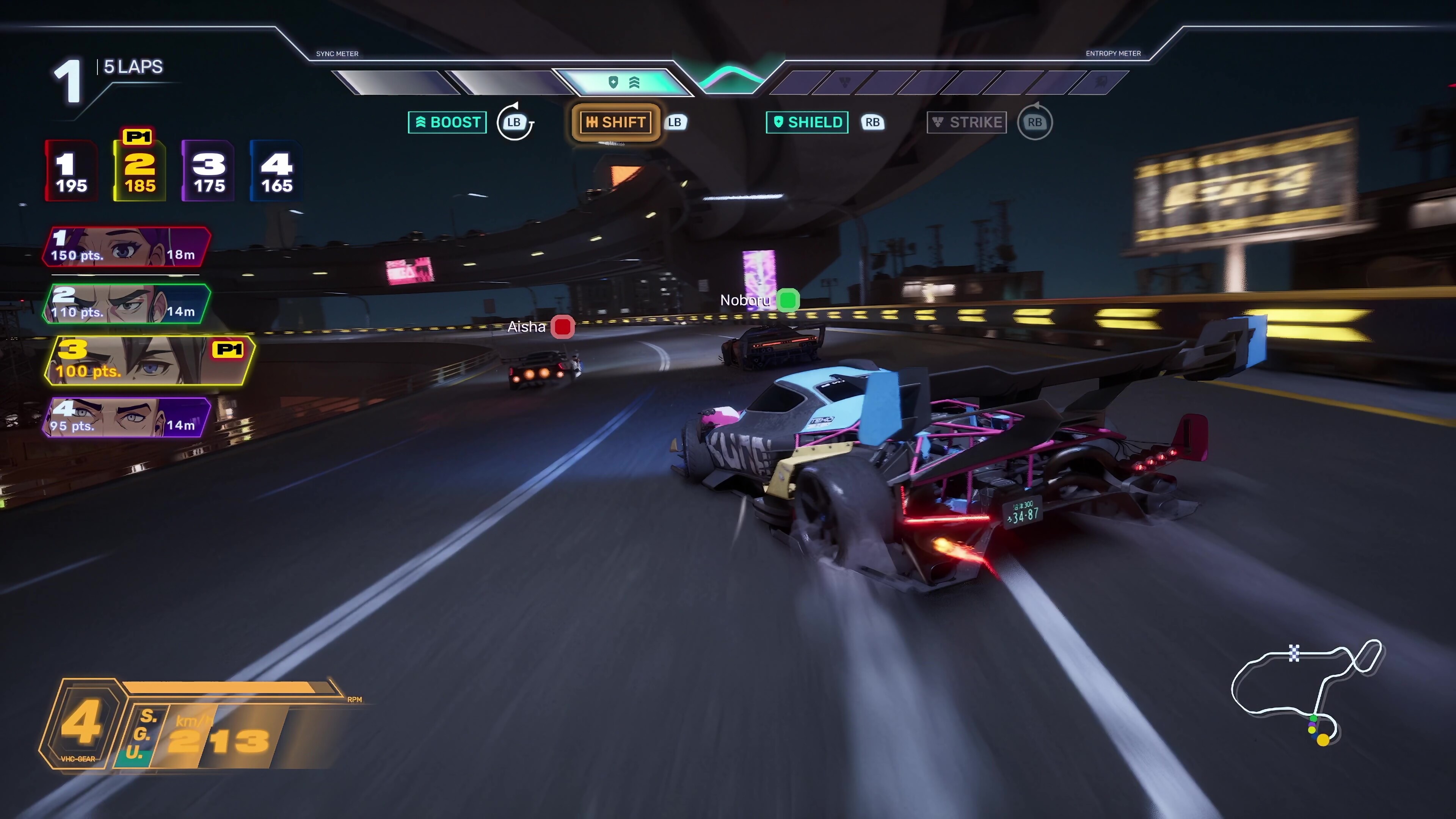Activate the BOOST ability
This screenshot has width=1456, height=819.
pos(447,122)
